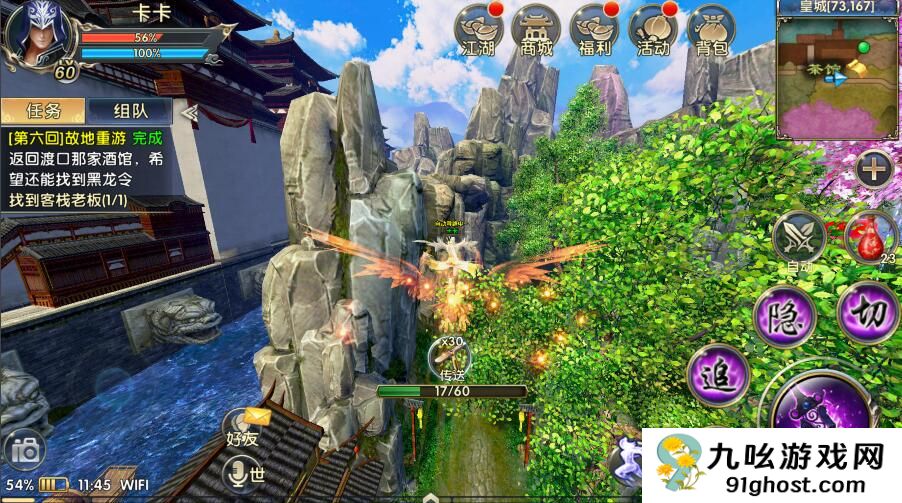Collapse the quest panel with arrow button

pos(188,112)
